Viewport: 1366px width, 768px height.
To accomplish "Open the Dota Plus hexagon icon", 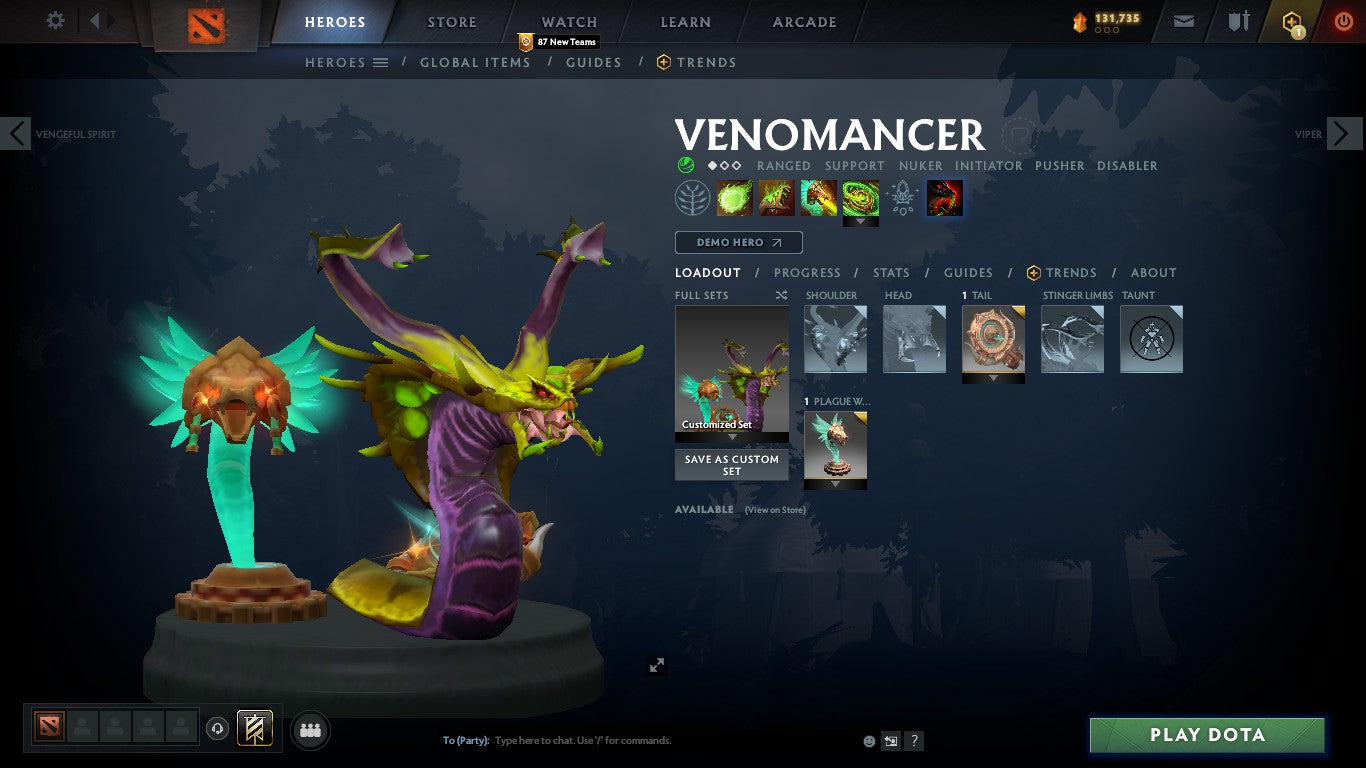I will [x=1292, y=20].
